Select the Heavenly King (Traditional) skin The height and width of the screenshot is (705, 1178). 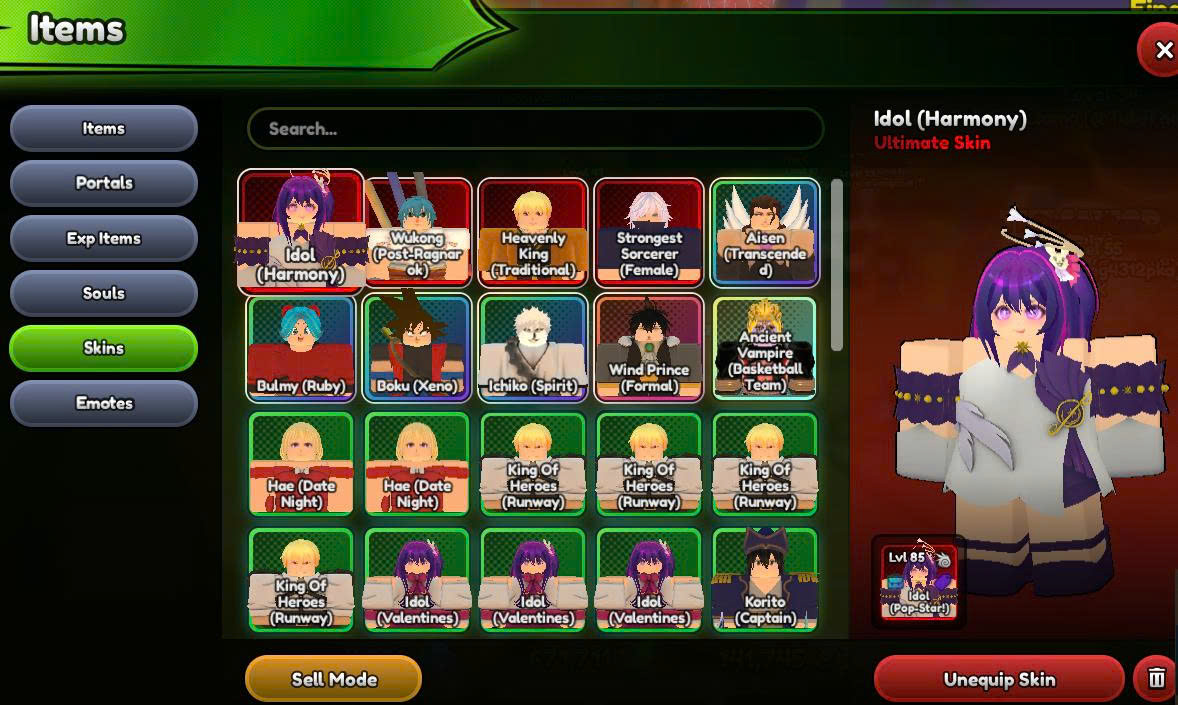[533, 232]
